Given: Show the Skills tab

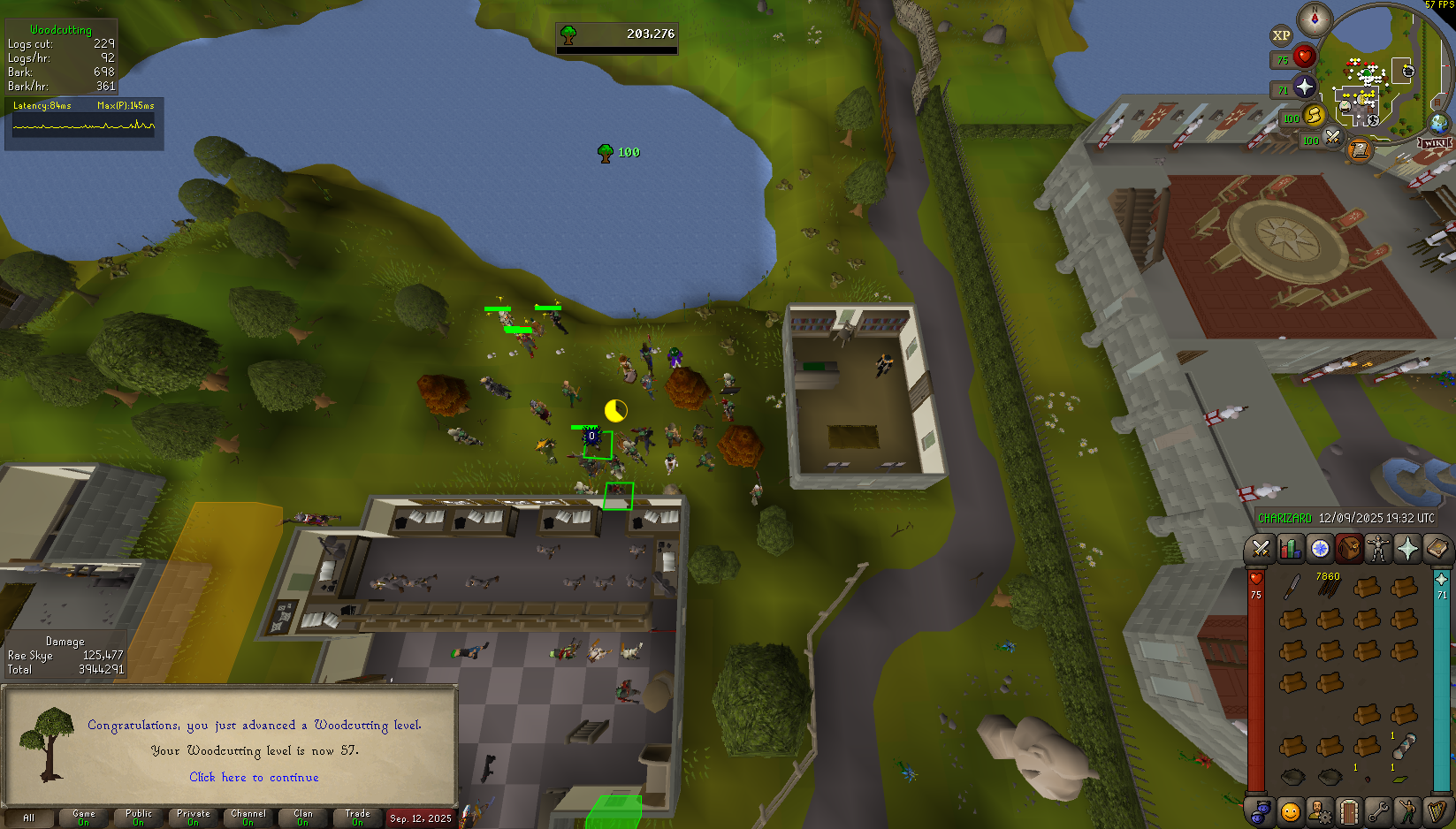Looking at the screenshot, I should [x=1291, y=549].
